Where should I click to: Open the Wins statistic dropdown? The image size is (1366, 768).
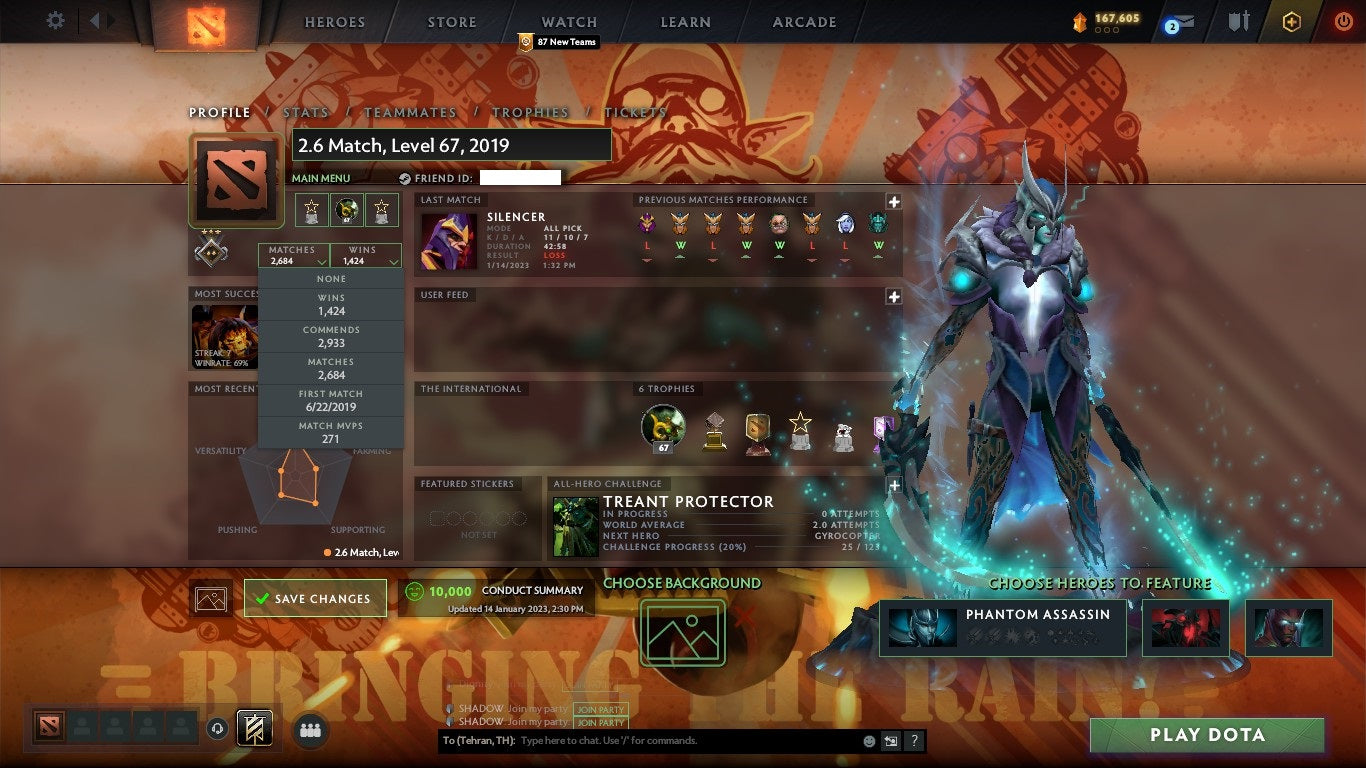point(365,253)
